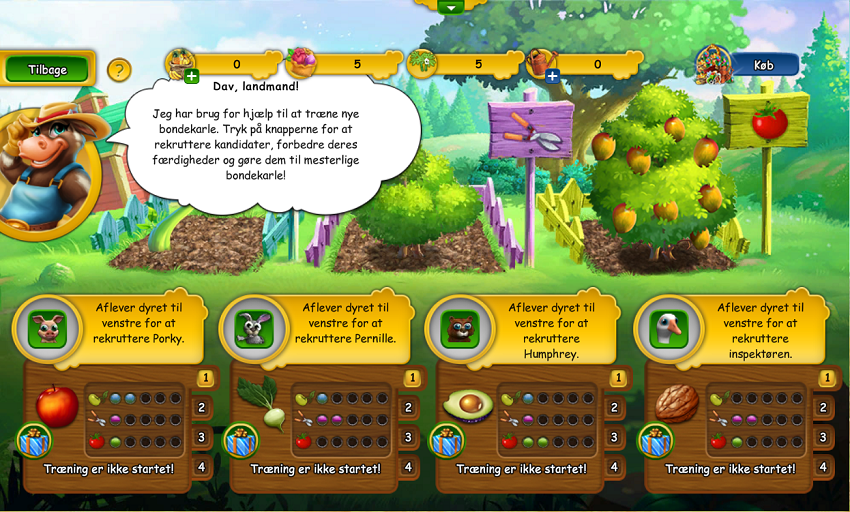This screenshot has height=512, width=850.
Task: Go back with the Tilbage button
Action: 47,70
